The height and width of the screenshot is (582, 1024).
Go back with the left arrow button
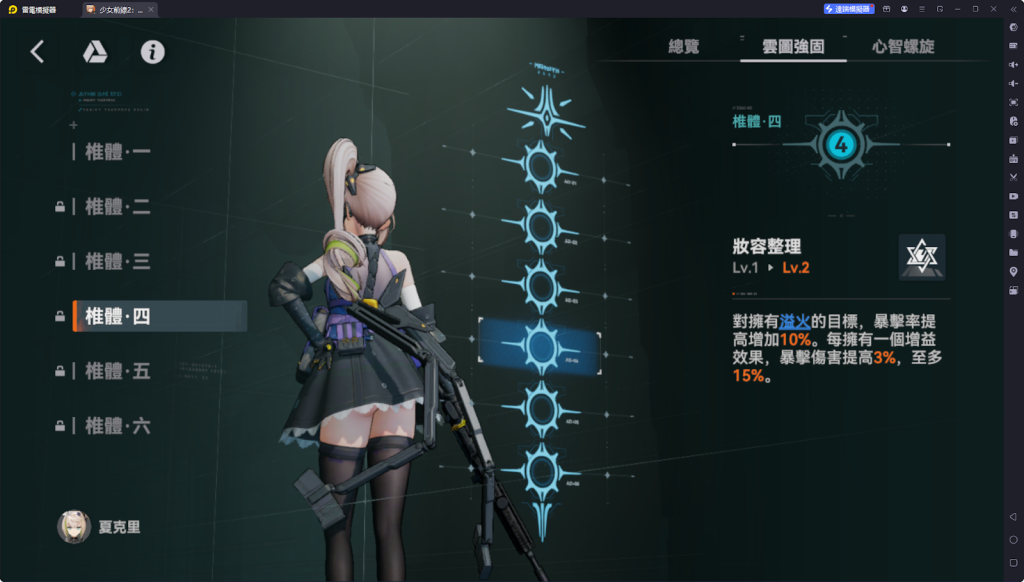tap(37, 52)
